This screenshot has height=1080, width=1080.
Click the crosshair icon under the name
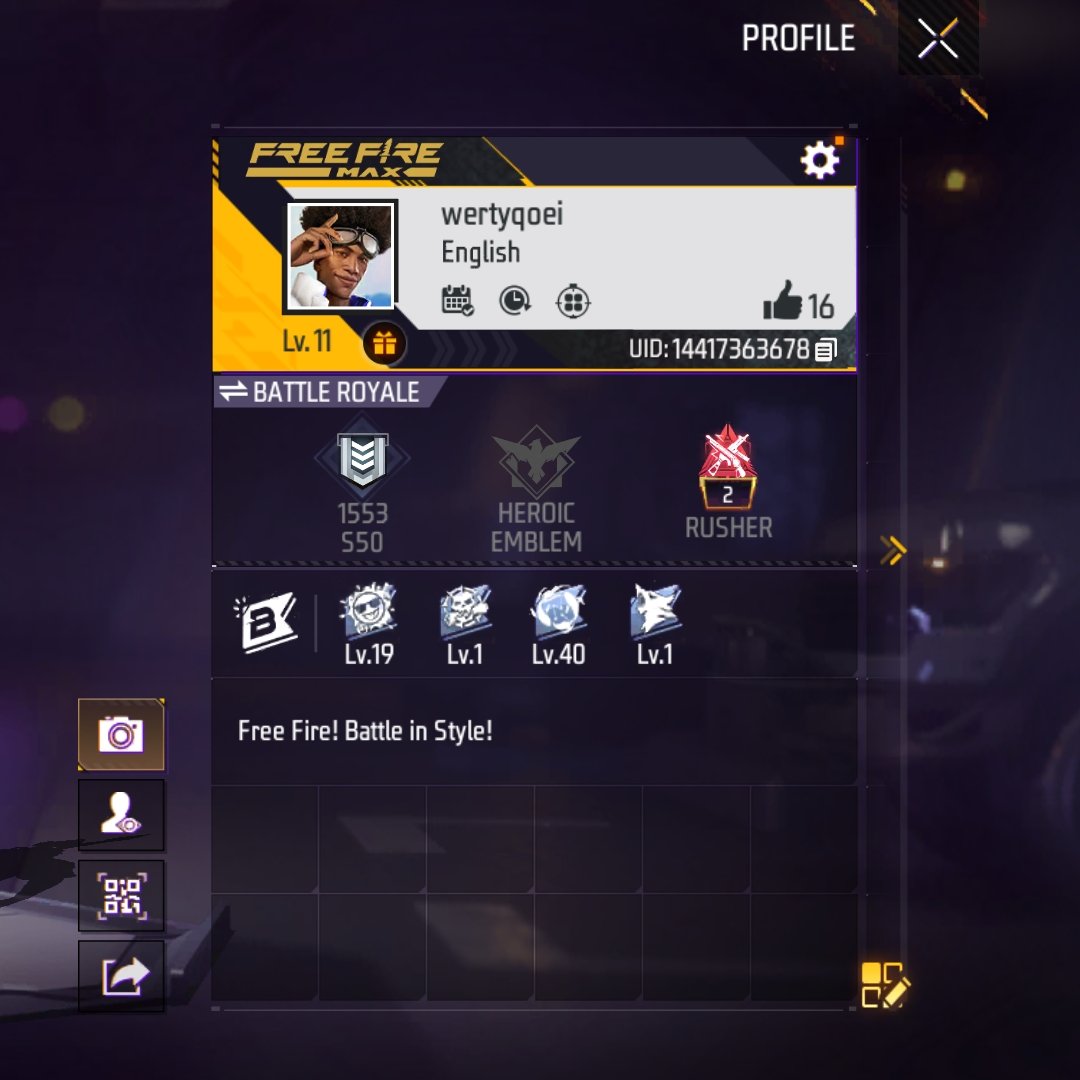coord(573,301)
